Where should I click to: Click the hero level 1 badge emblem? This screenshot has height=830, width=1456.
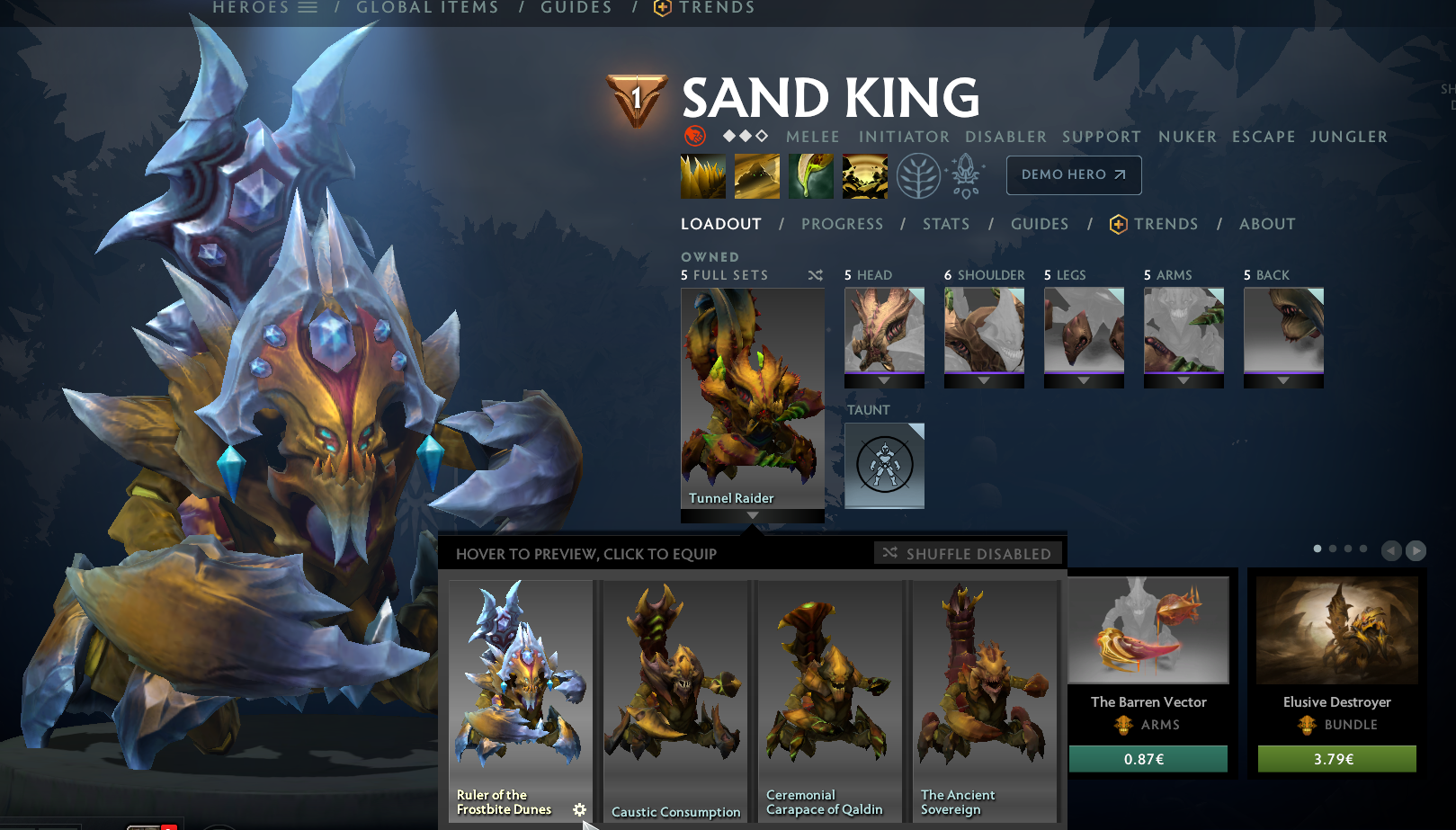point(636,96)
